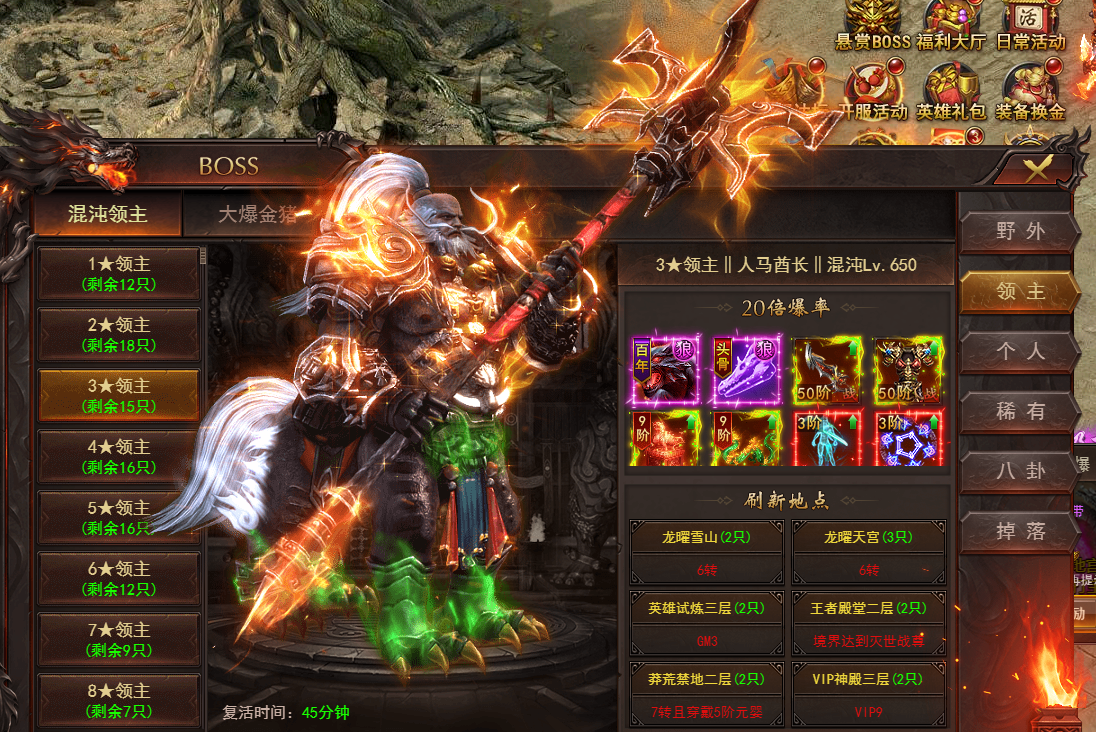This screenshot has width=1096, height=732.
Task: Pick the 6★领主 list row
Action: coord(119,578)
